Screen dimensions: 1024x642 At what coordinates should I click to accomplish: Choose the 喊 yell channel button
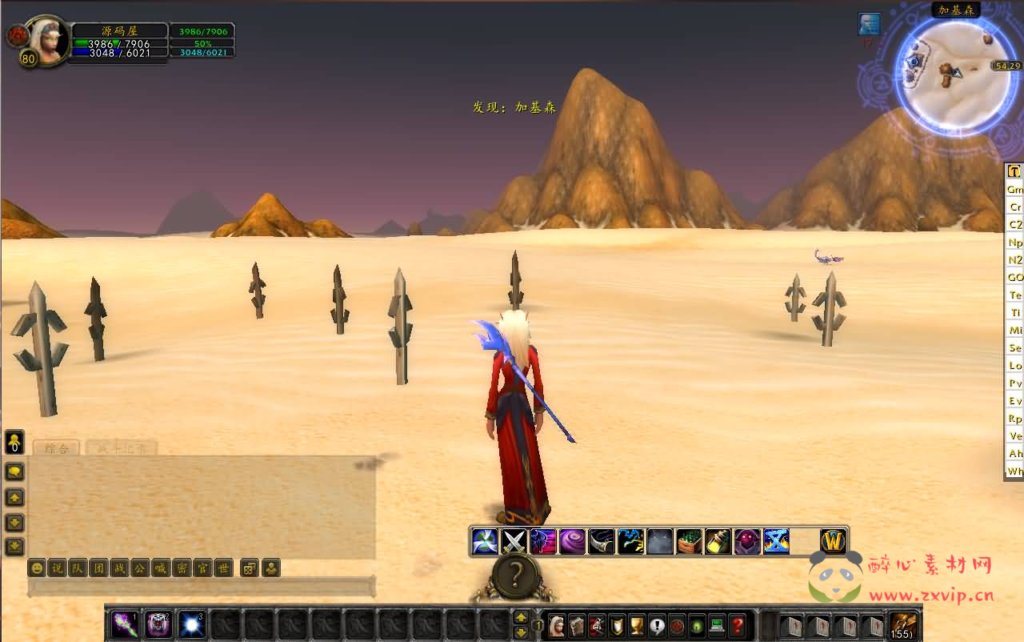click(x=161, y=568)
